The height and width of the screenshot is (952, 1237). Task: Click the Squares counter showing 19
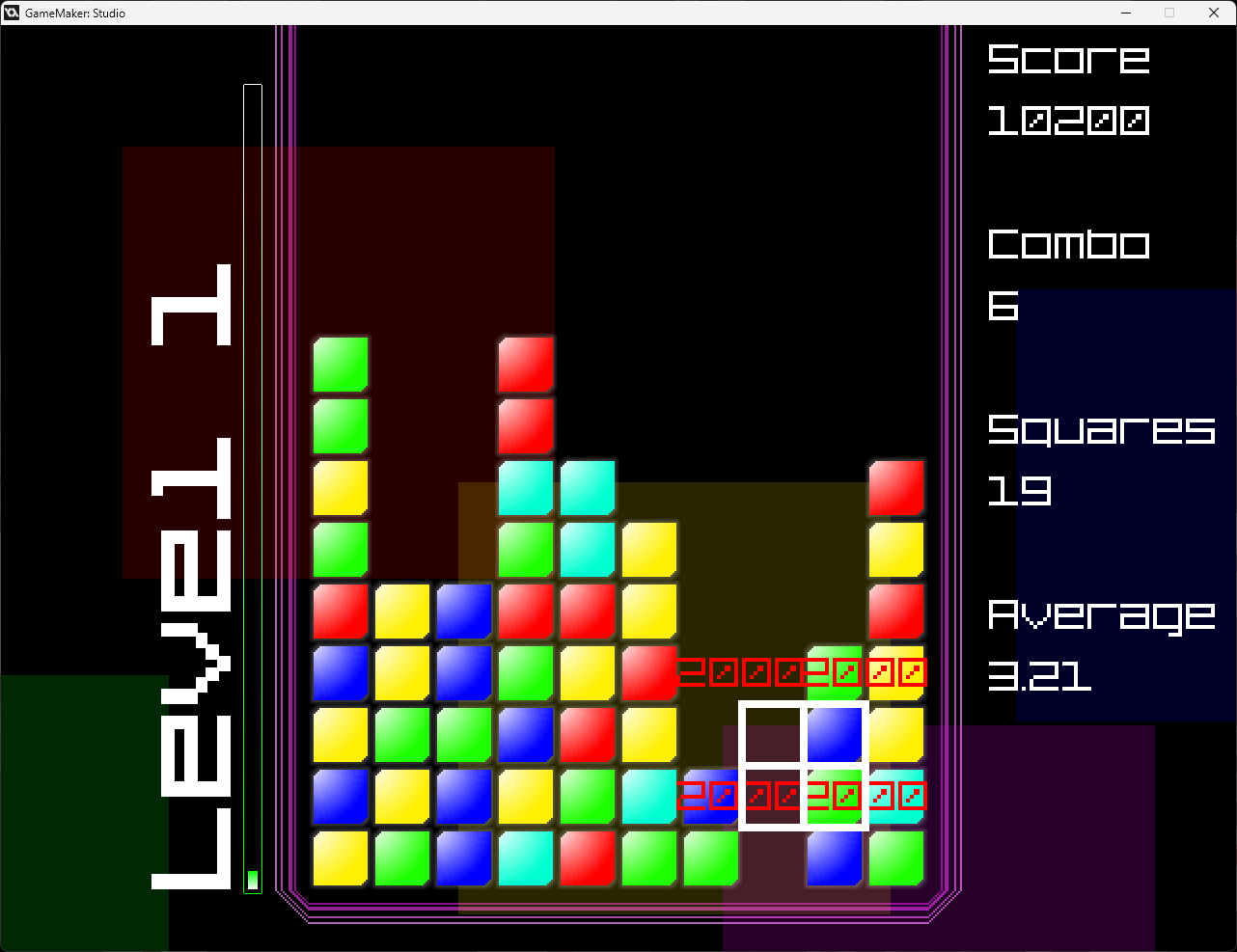tap(1016, 492)
